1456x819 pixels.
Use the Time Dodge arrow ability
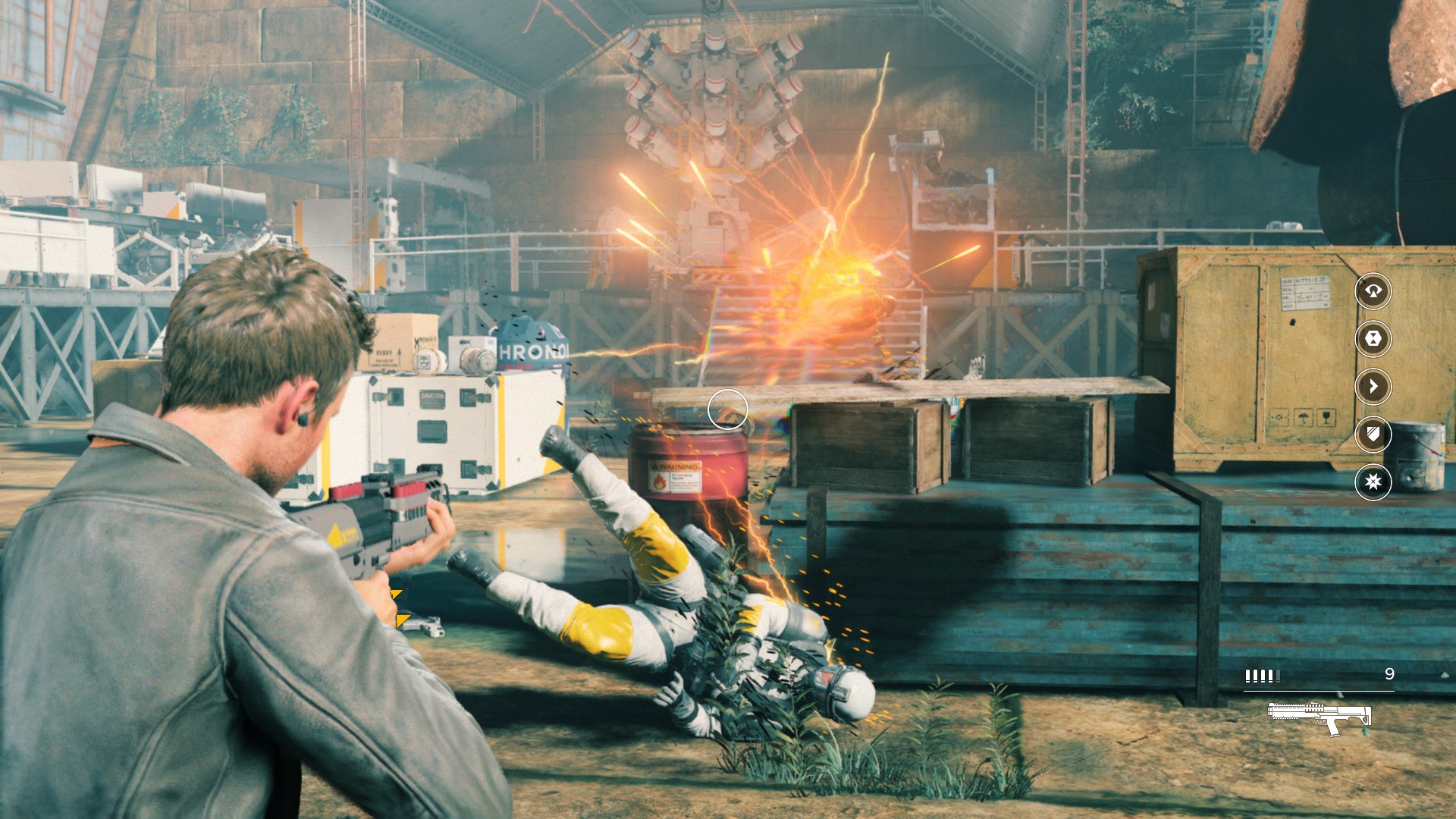[1373, 387]
